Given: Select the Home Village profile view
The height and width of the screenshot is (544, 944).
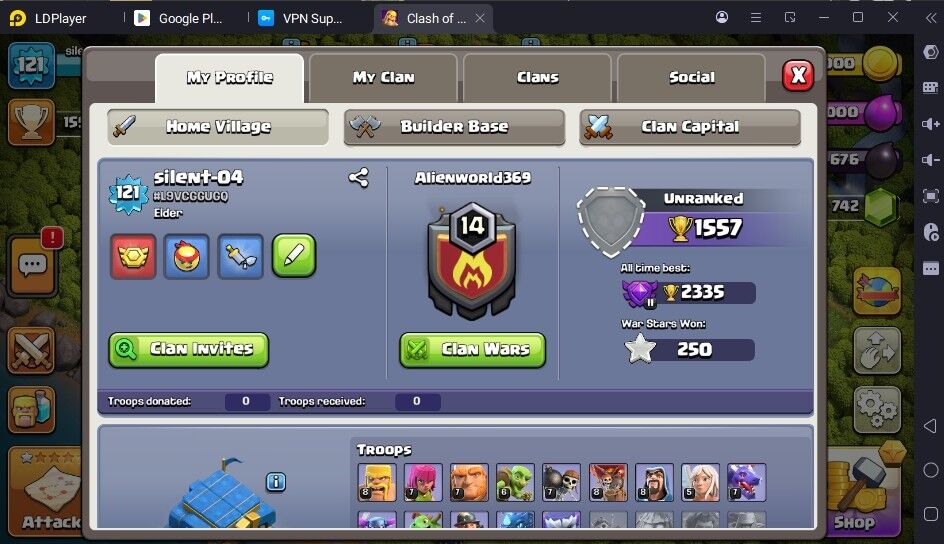Looking at the screenshot, I should pos(218,127).
